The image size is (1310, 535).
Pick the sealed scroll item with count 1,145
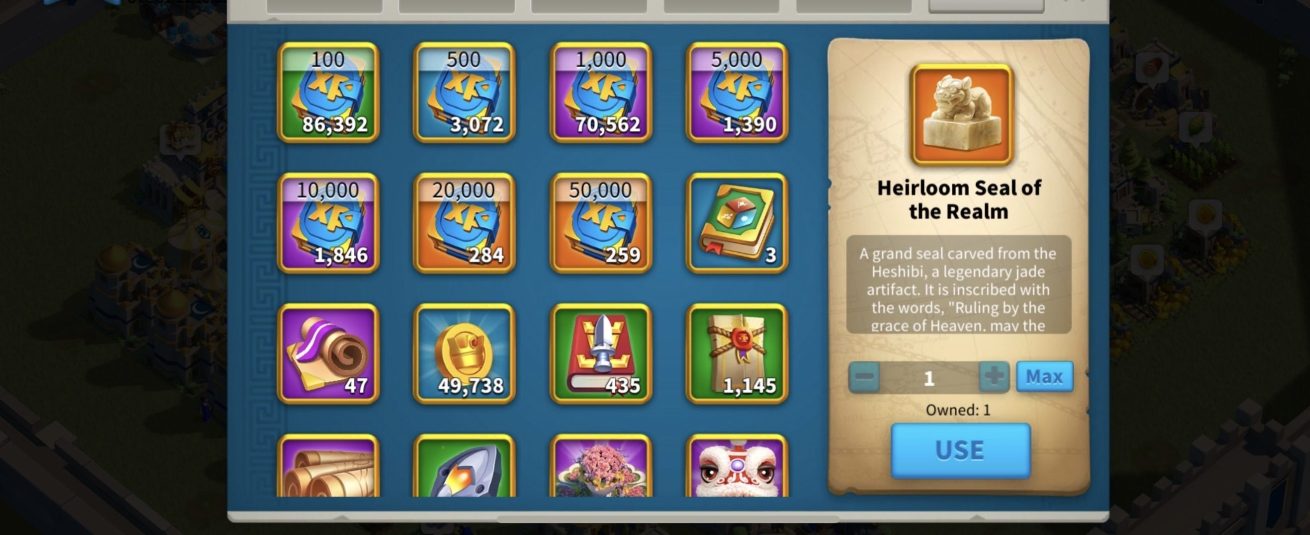pos(737,354)
